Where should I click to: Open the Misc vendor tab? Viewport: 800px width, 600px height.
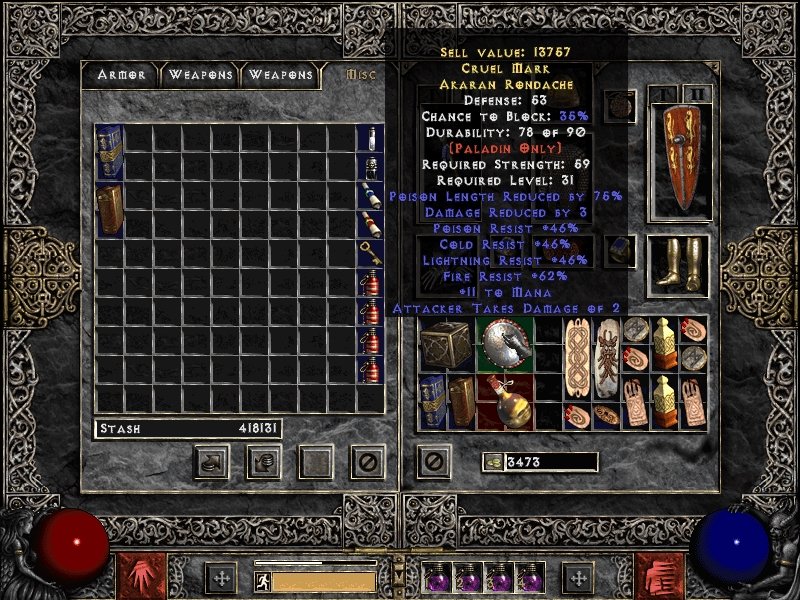(x=358, y=75)
